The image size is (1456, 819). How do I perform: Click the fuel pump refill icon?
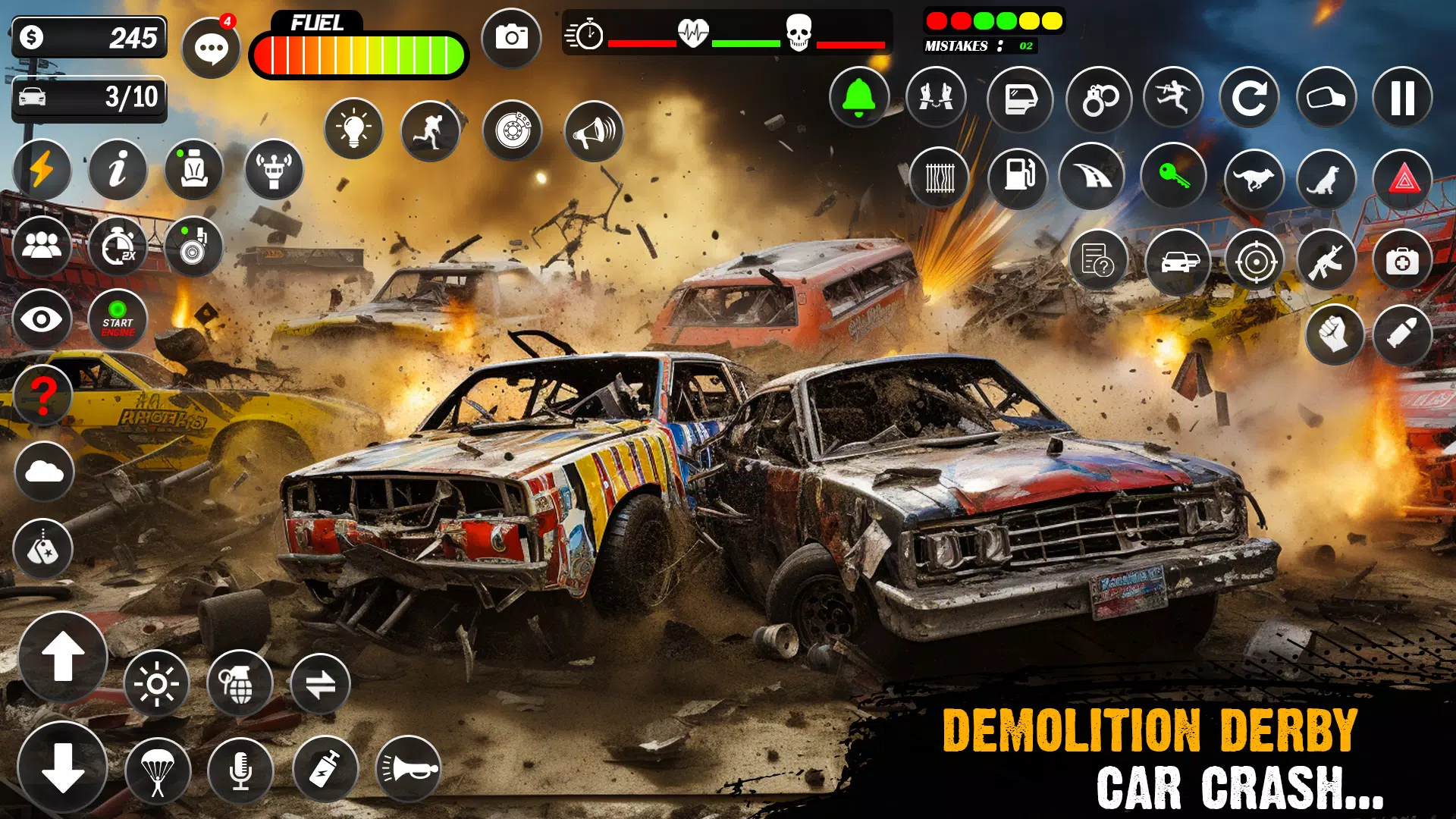click(1020, 177)
